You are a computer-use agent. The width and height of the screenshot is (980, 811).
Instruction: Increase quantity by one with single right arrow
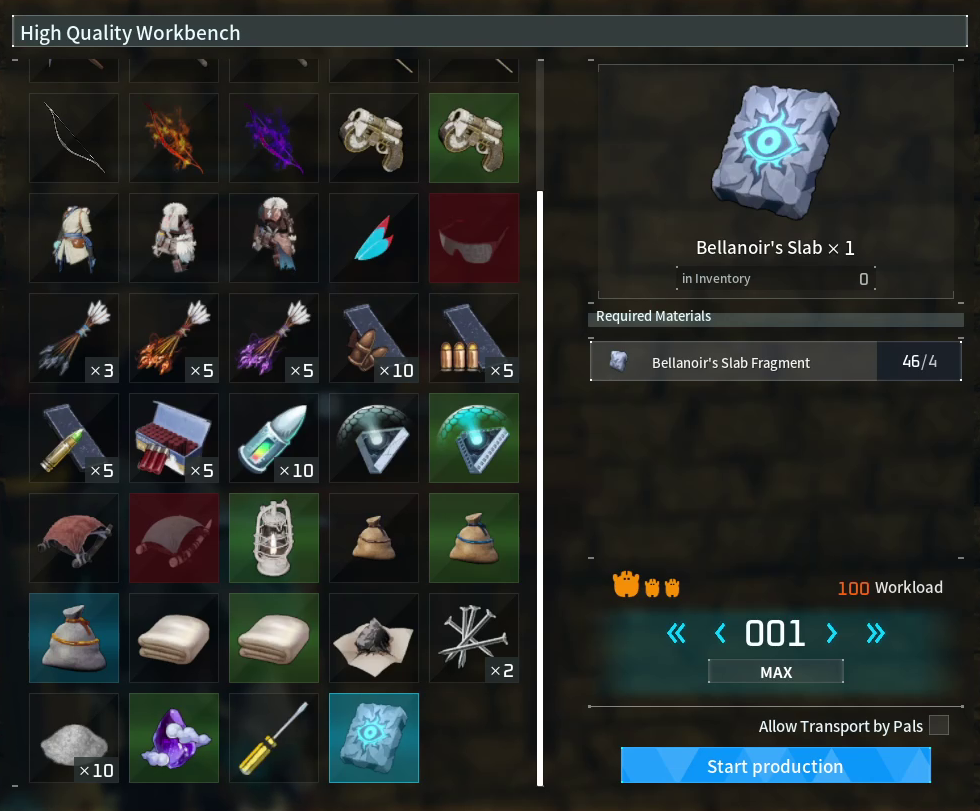(x=831, y=632)
